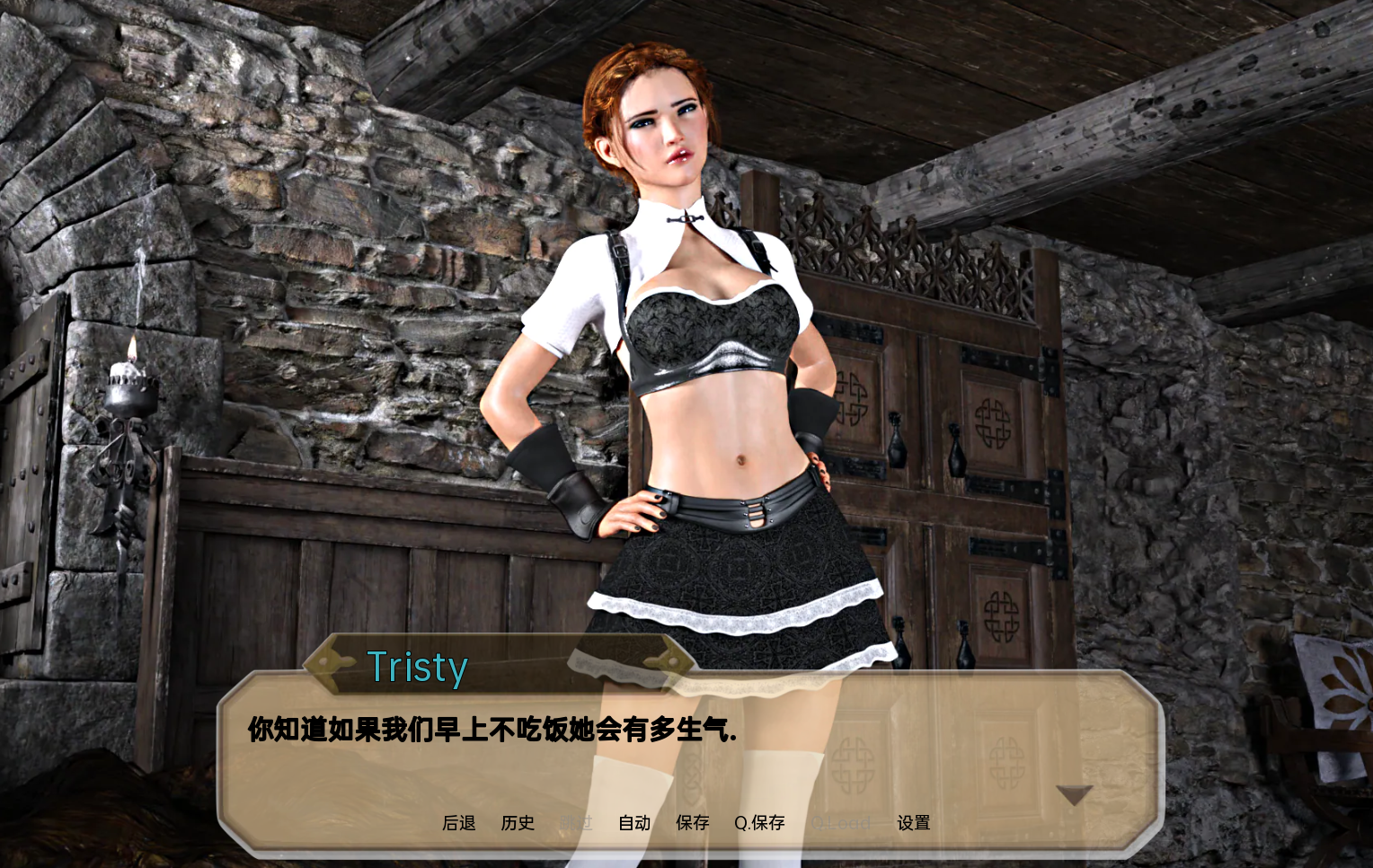Image resolution: width=1373 pixels, height=868 pixels.
Task: Click the dialogue text to continue
Action: [488, 731]
